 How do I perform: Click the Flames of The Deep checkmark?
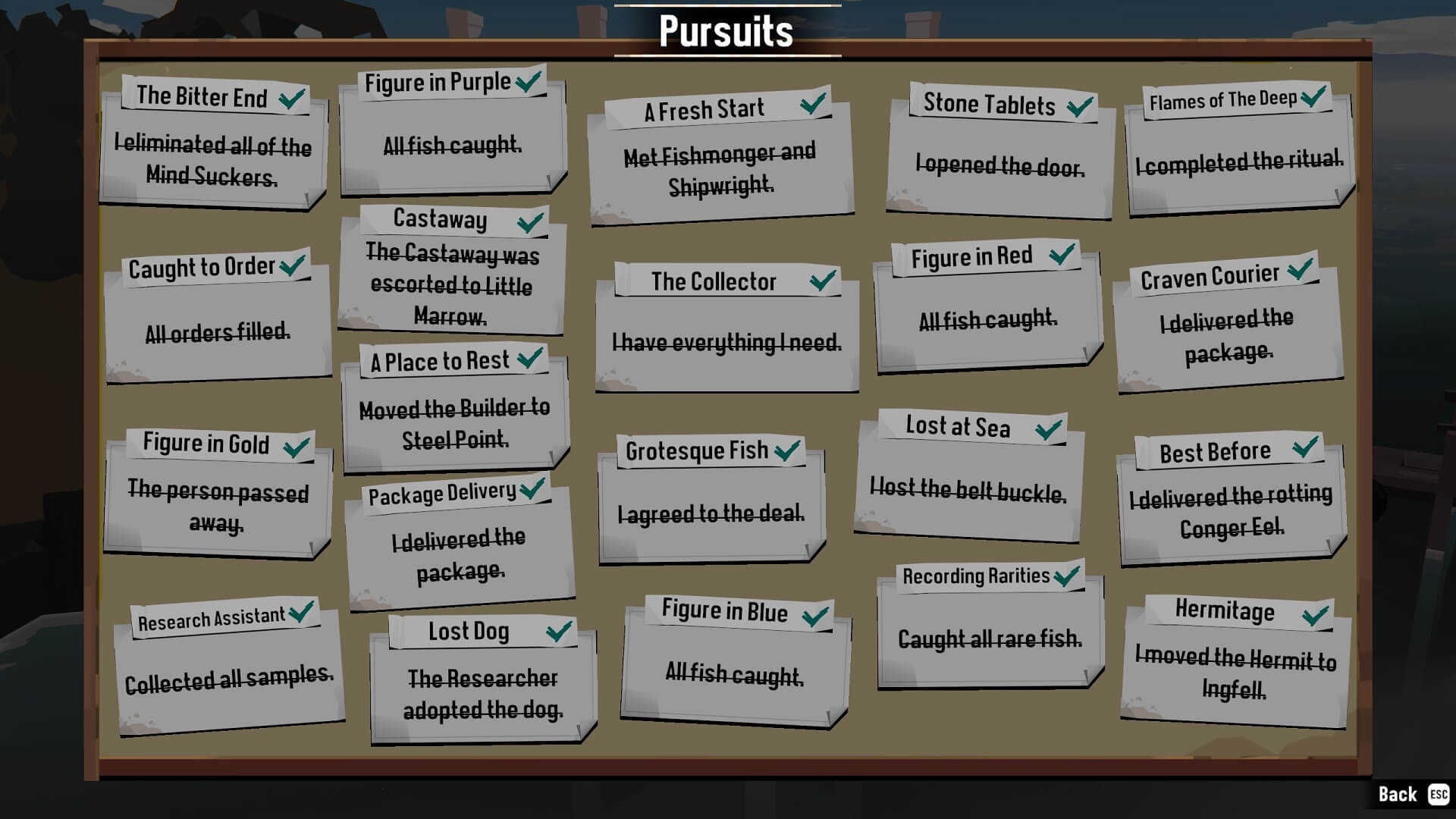coord(1313,96)
